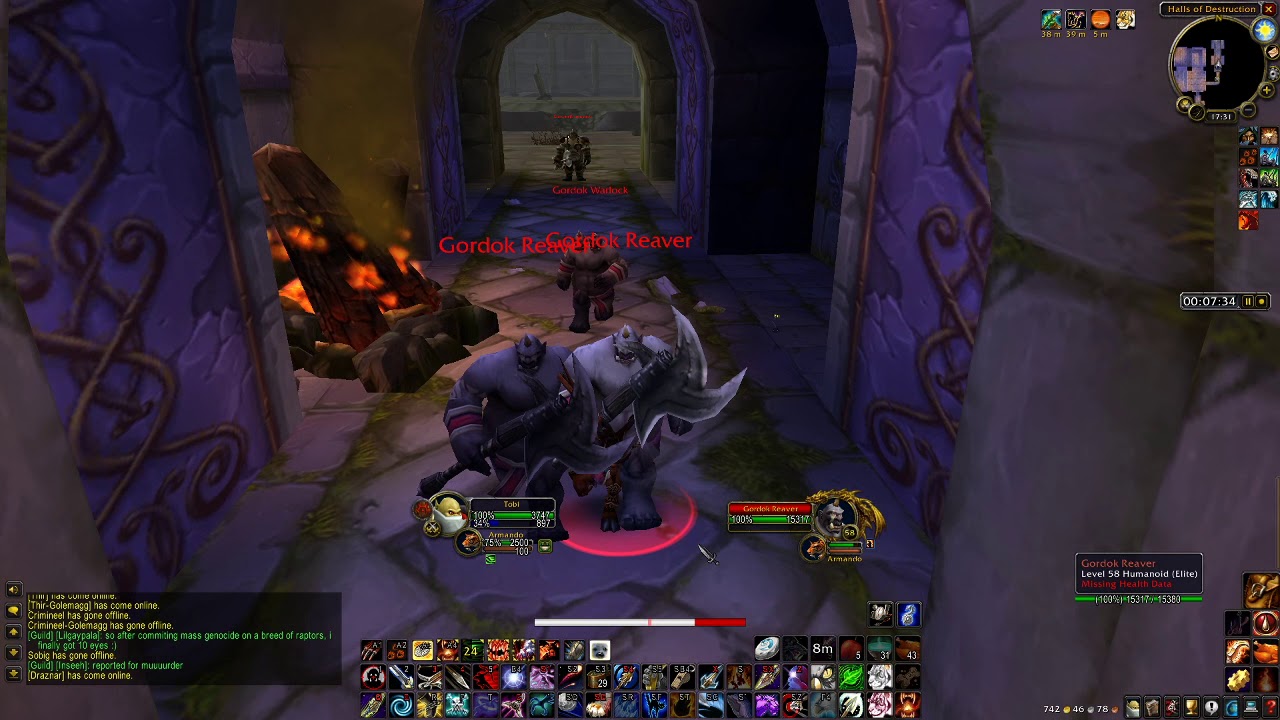Activate the green leaf ability icon

point(851,678)
